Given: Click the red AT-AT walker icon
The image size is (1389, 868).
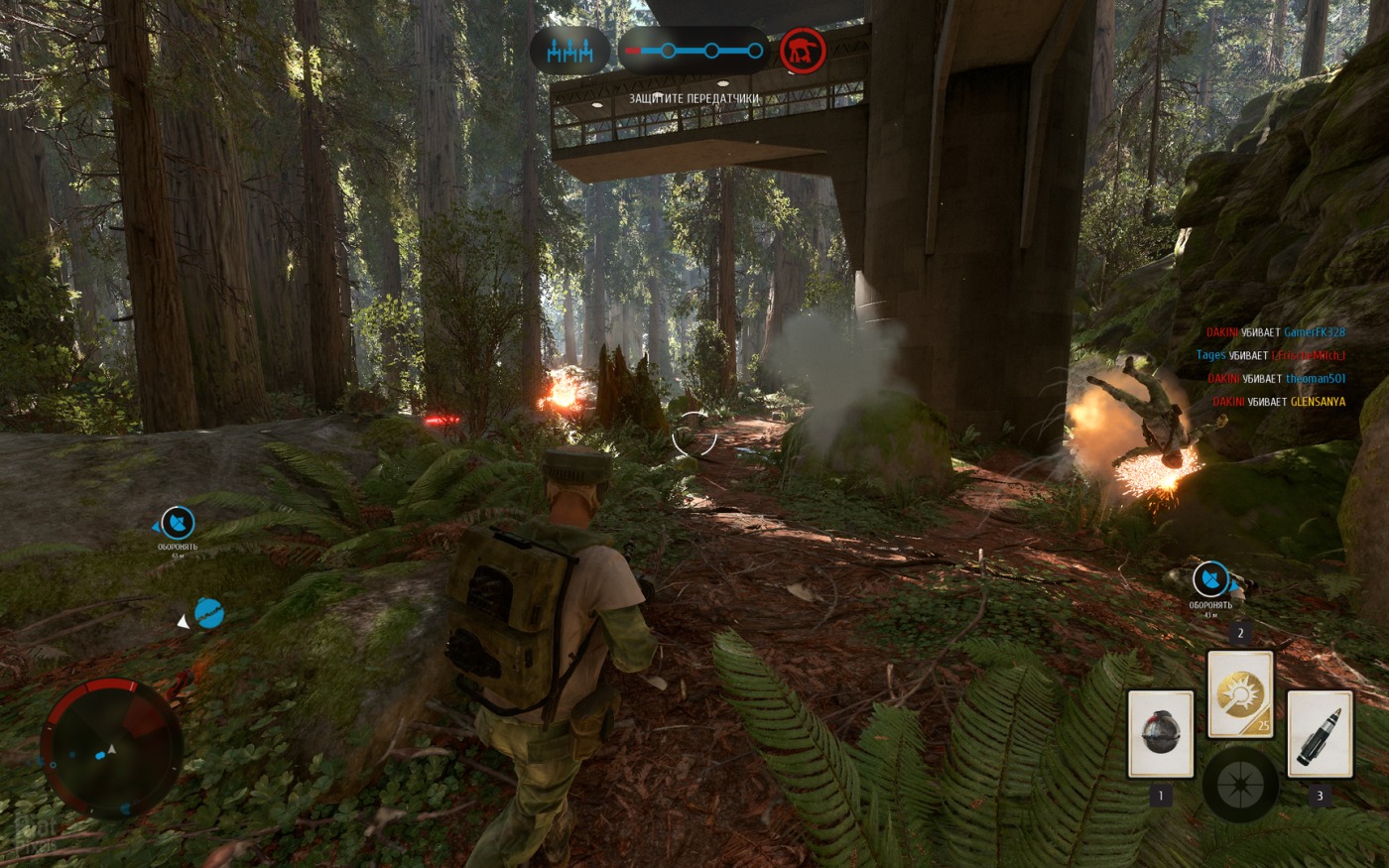Looking at the screenshot, I should (803, 51).
